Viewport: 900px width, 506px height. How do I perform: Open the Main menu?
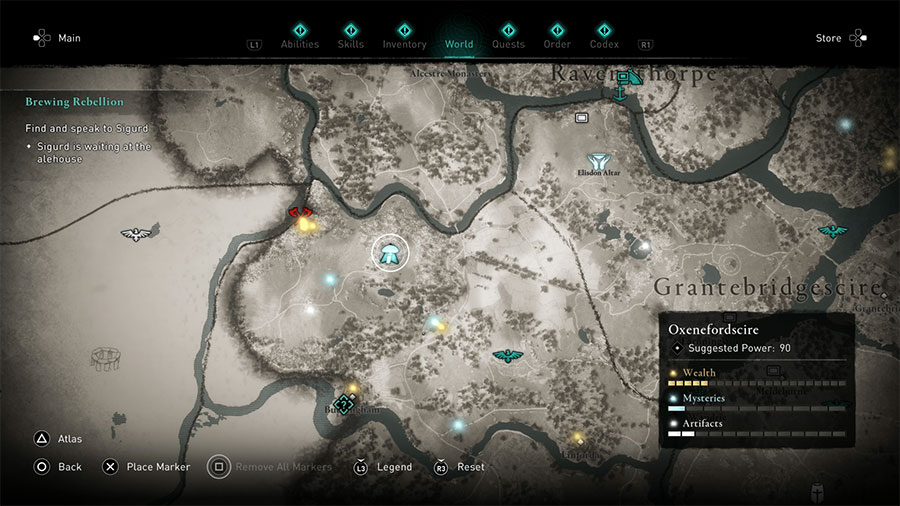(57, 38)
